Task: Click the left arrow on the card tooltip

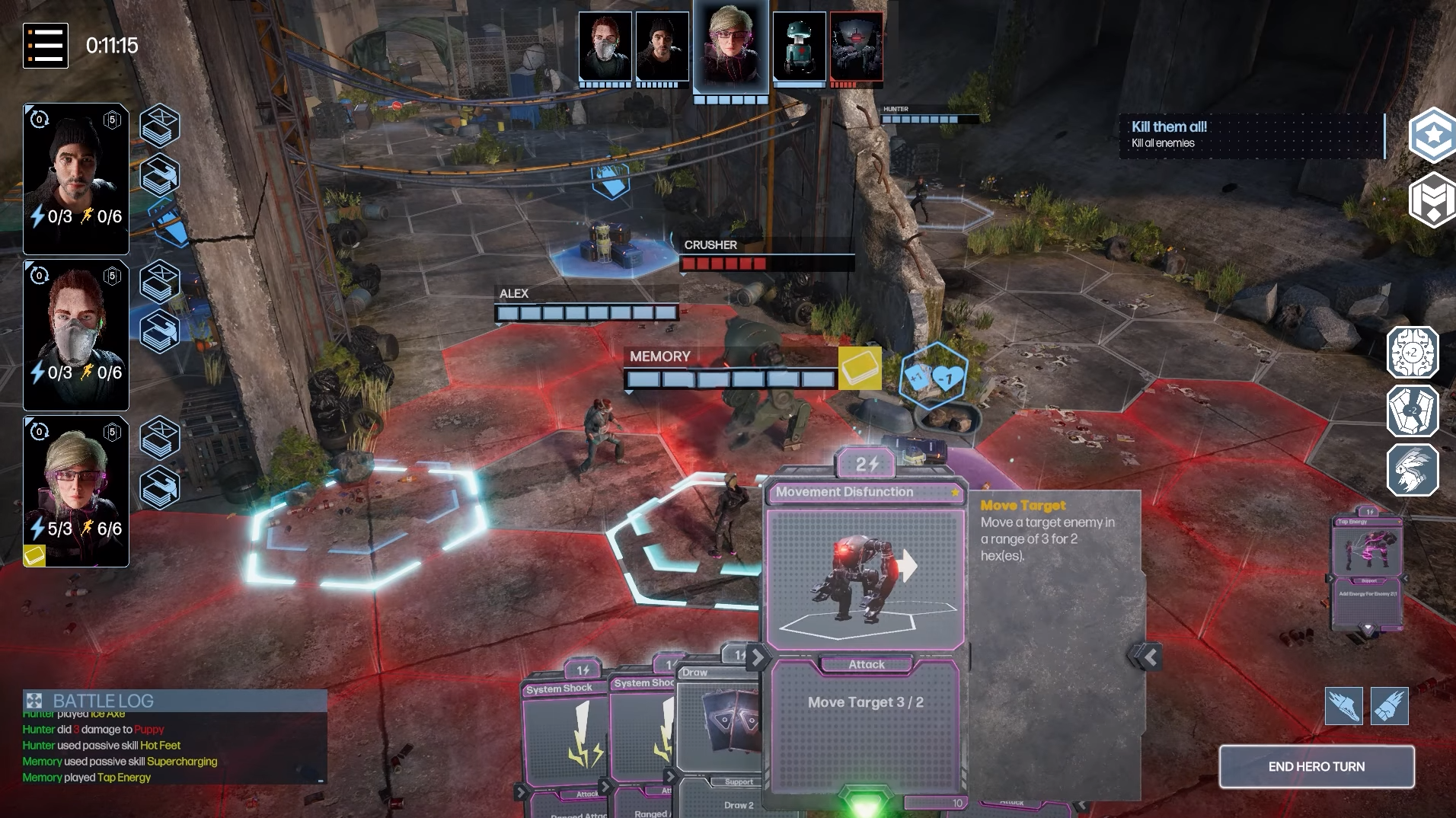Action: click(1149, 657)
